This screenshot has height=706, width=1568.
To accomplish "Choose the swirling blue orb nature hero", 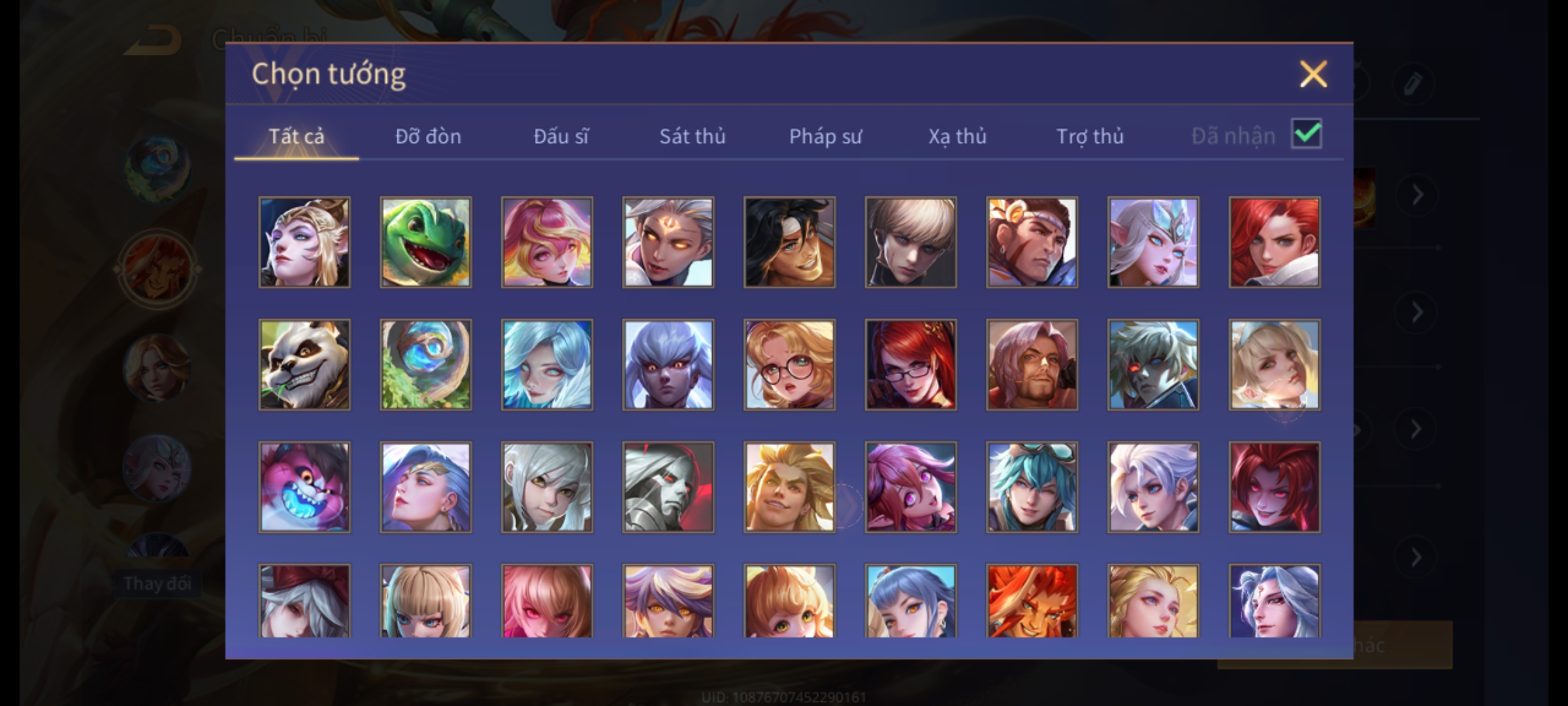I will pyautogui.click(x=425, y=365).
